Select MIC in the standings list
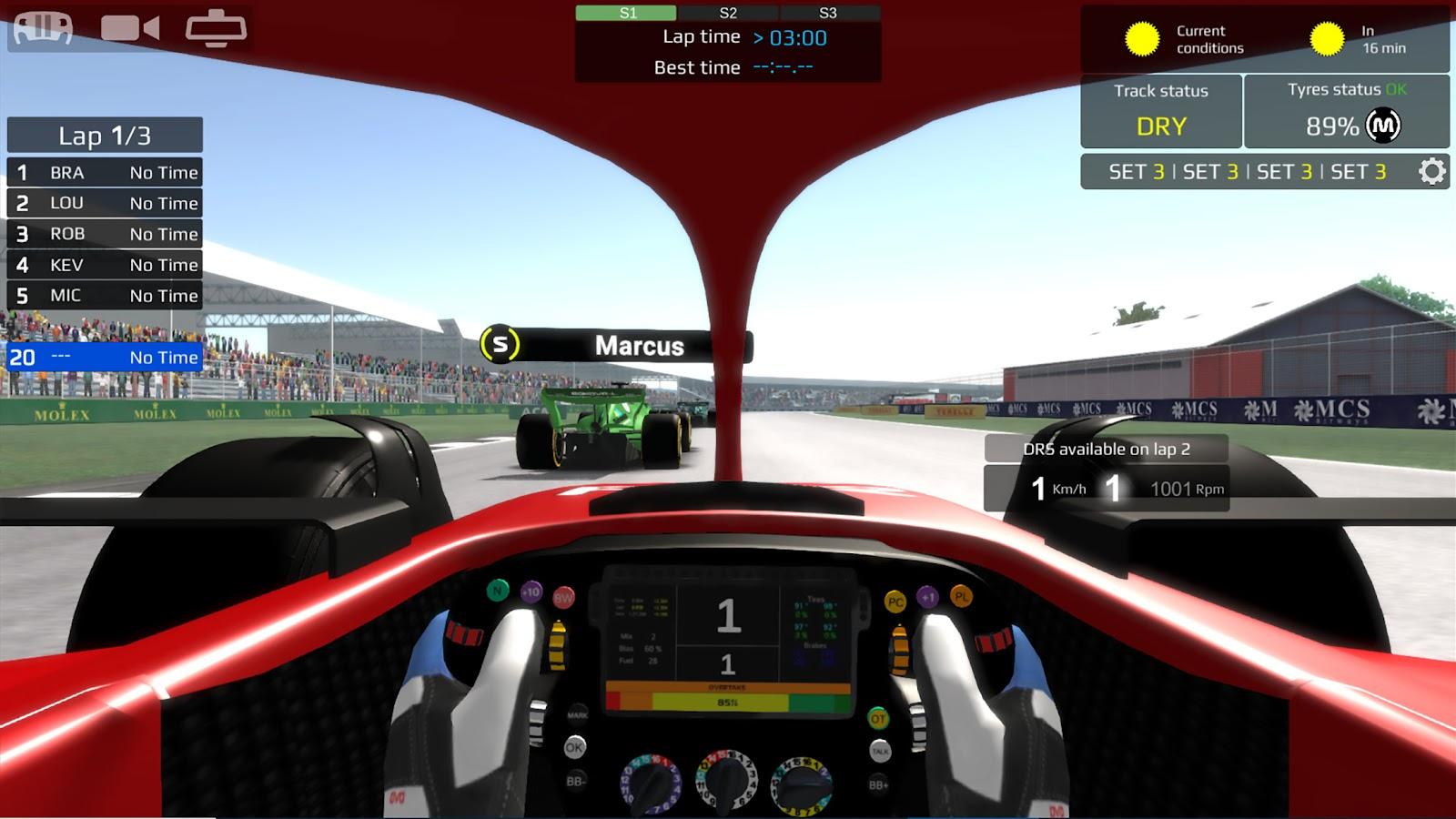Viewport: 1456px width, 819px height. (x=105, y=296)
